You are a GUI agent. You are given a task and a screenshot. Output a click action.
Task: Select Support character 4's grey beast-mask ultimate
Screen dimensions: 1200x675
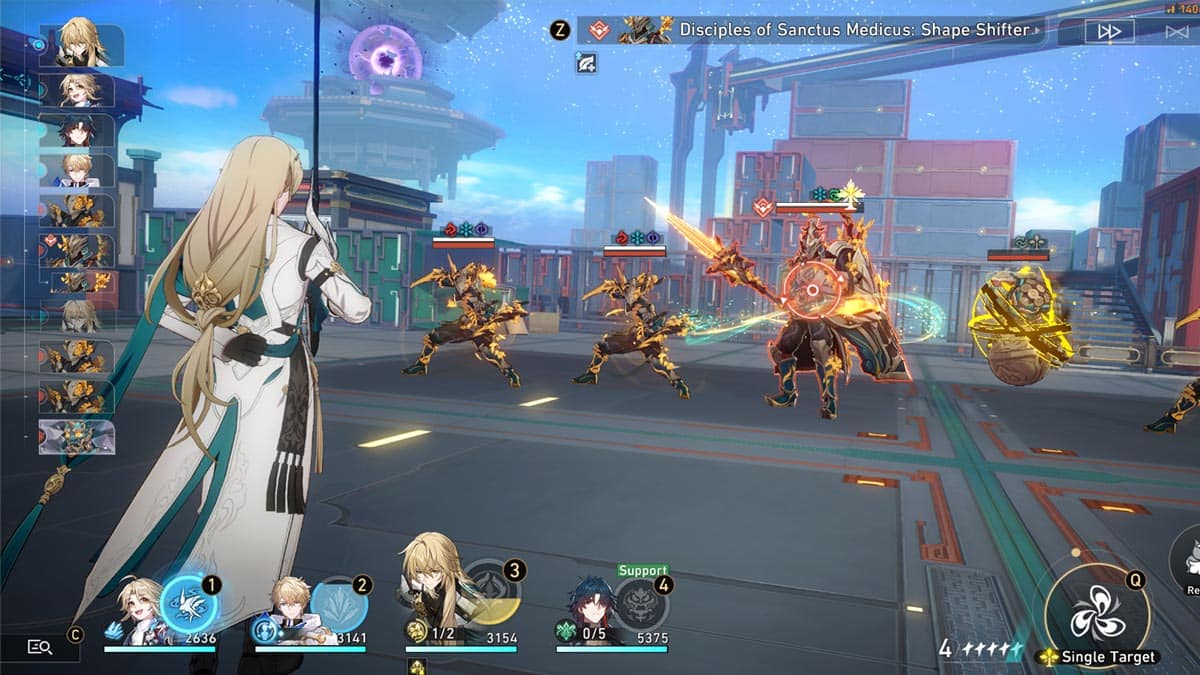(x=641, y=603)
